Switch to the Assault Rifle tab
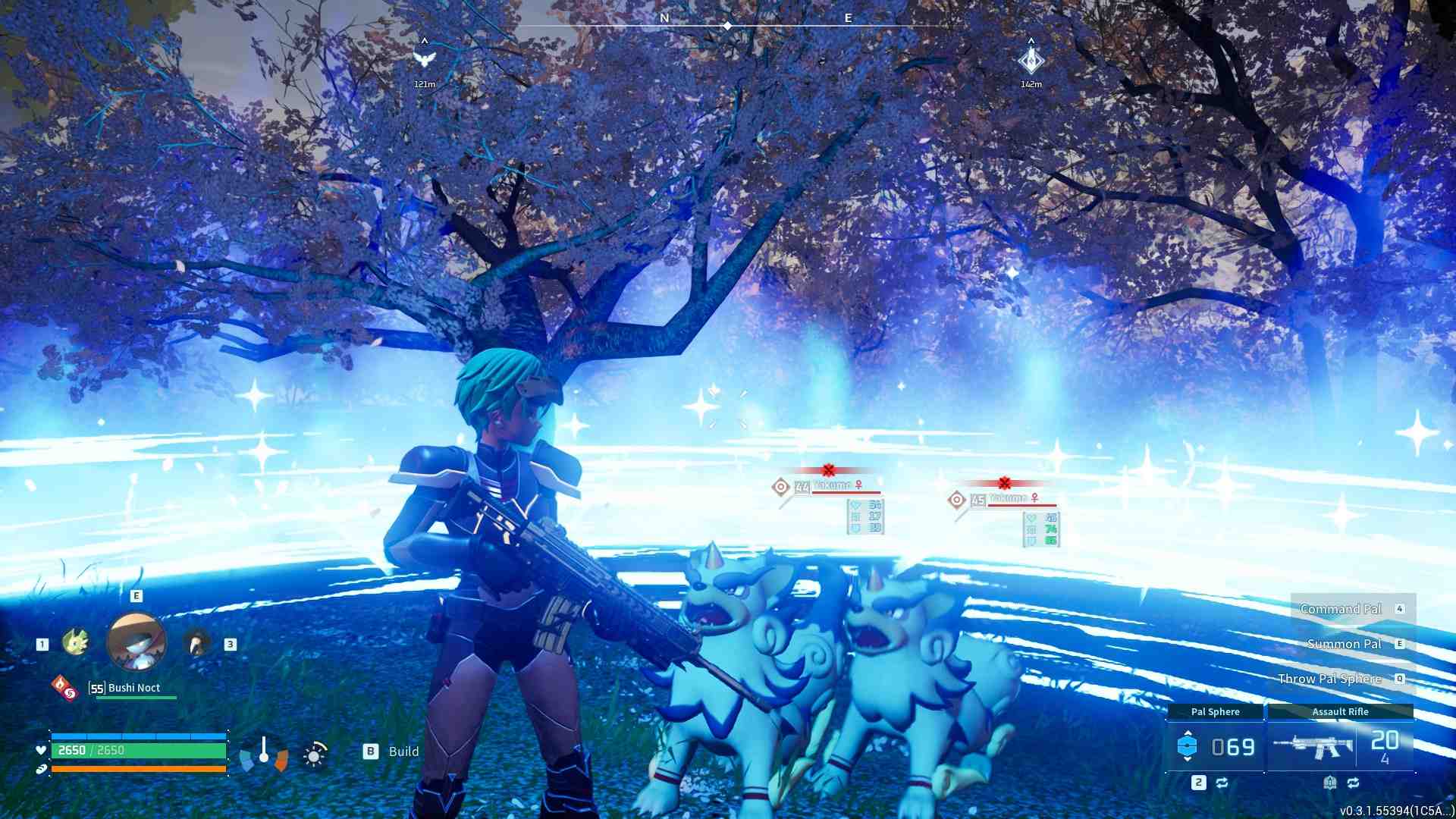 (x=1341, y=712)
